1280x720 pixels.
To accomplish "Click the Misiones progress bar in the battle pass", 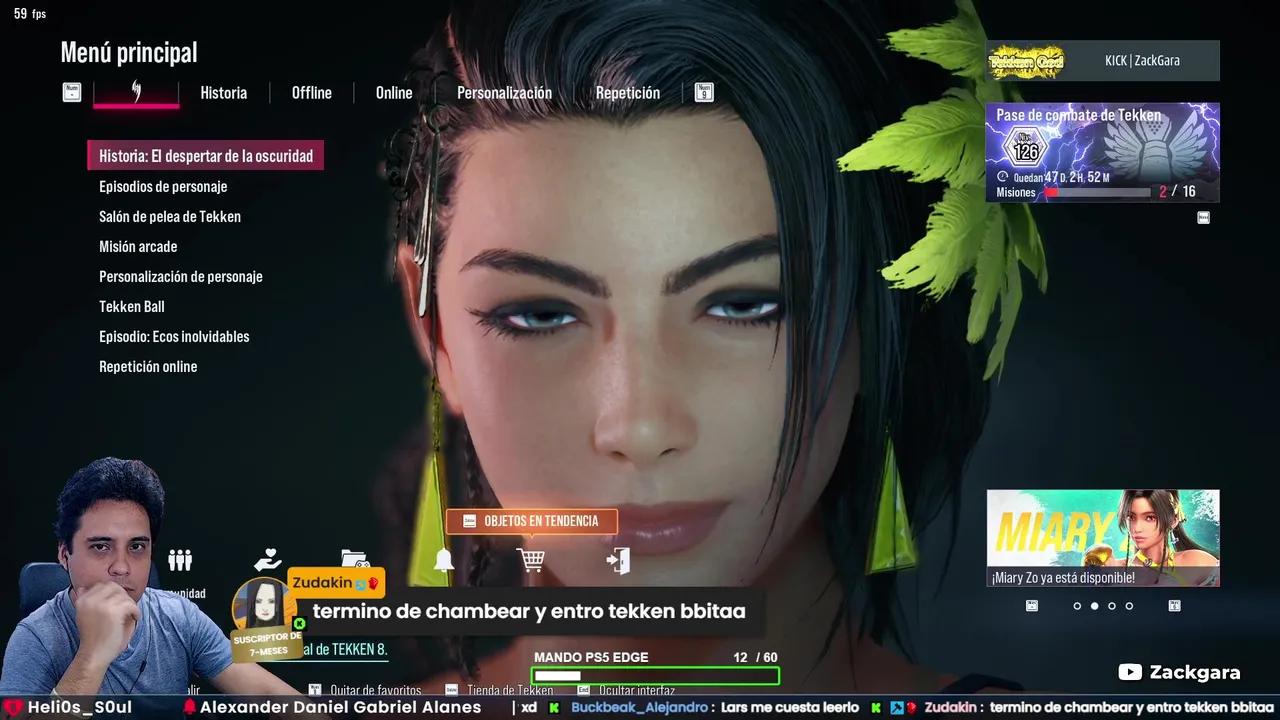I will (x=1100, y=191).
